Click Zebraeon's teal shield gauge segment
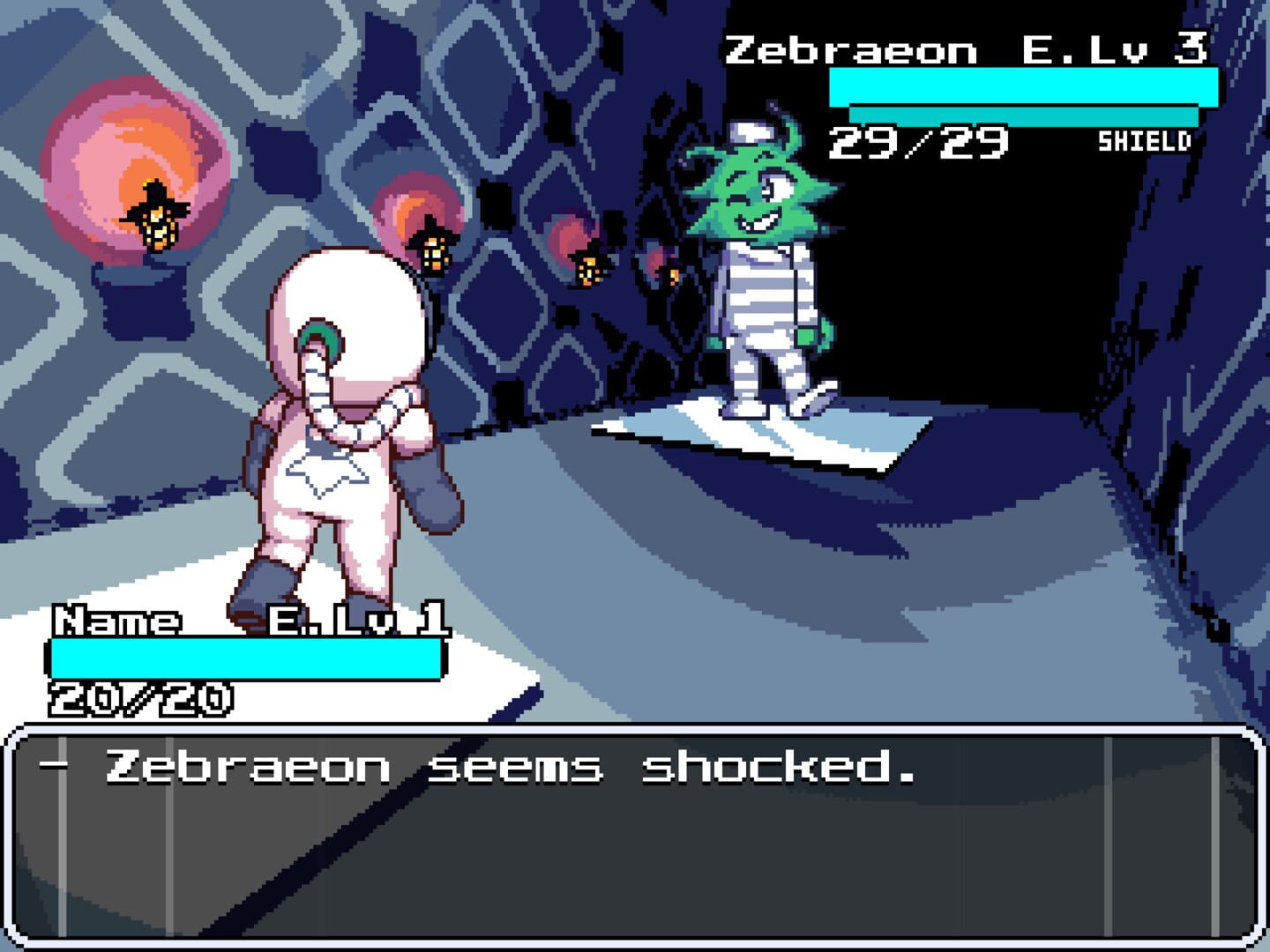Viewport: 1270px width, 952px height. point(1023,115)
